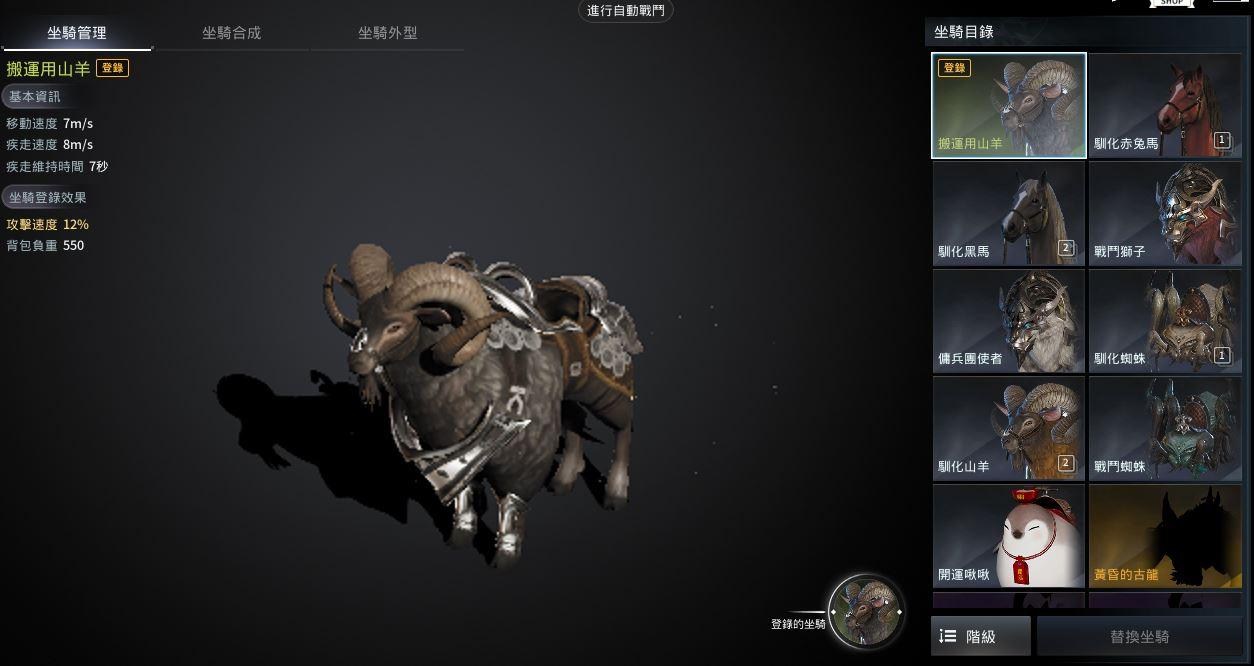Toggle 進行自動戰鬥 auto battle button
This screenshot has width=1254, height=666.
coord(627,11)
